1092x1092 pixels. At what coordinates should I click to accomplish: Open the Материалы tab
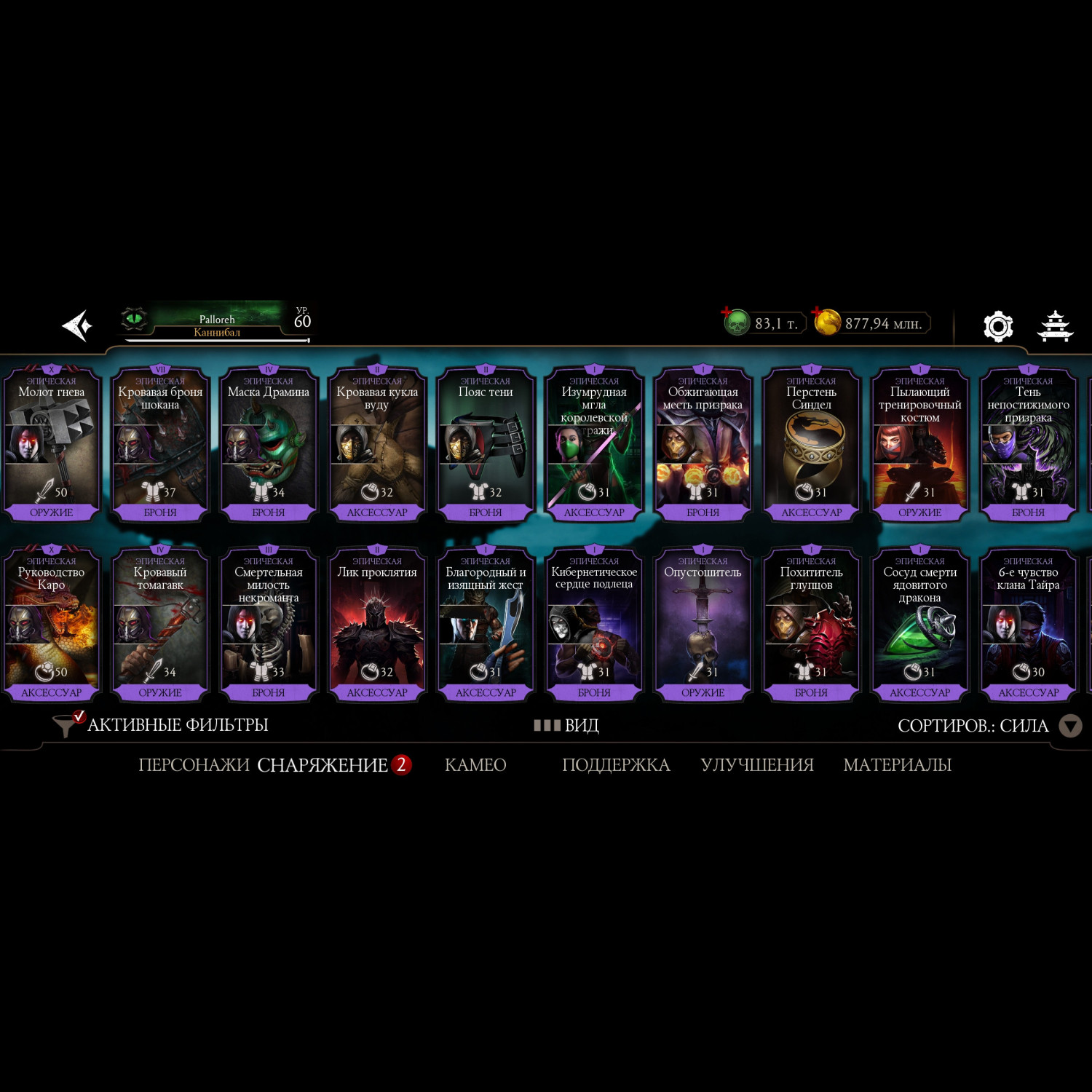897,765
